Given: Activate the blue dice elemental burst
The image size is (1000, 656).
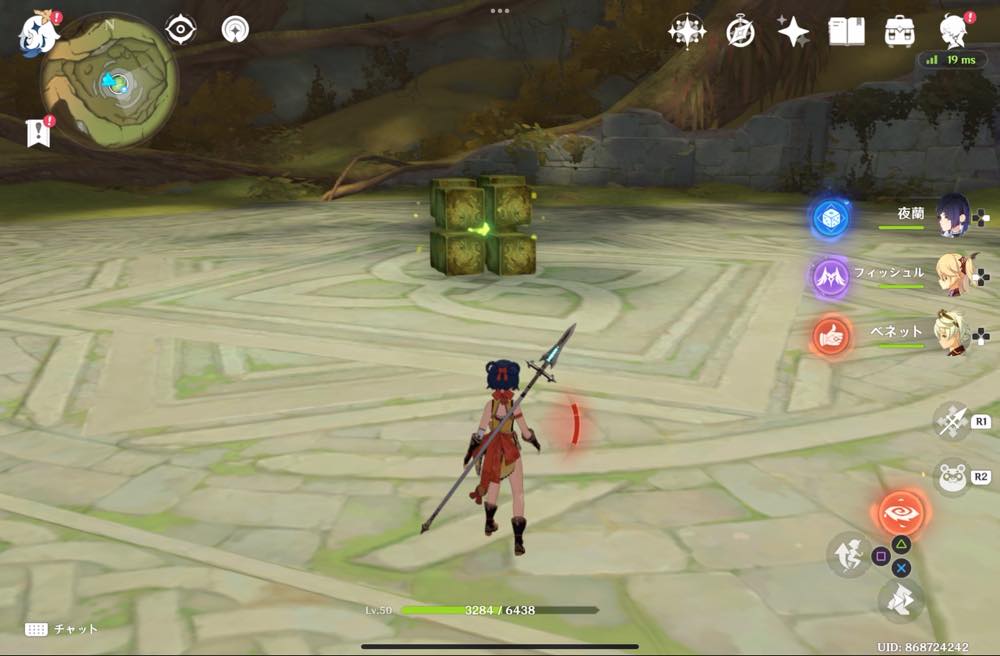Looking at the screenshot, I should pyautogui.click(x=830, y=217).
